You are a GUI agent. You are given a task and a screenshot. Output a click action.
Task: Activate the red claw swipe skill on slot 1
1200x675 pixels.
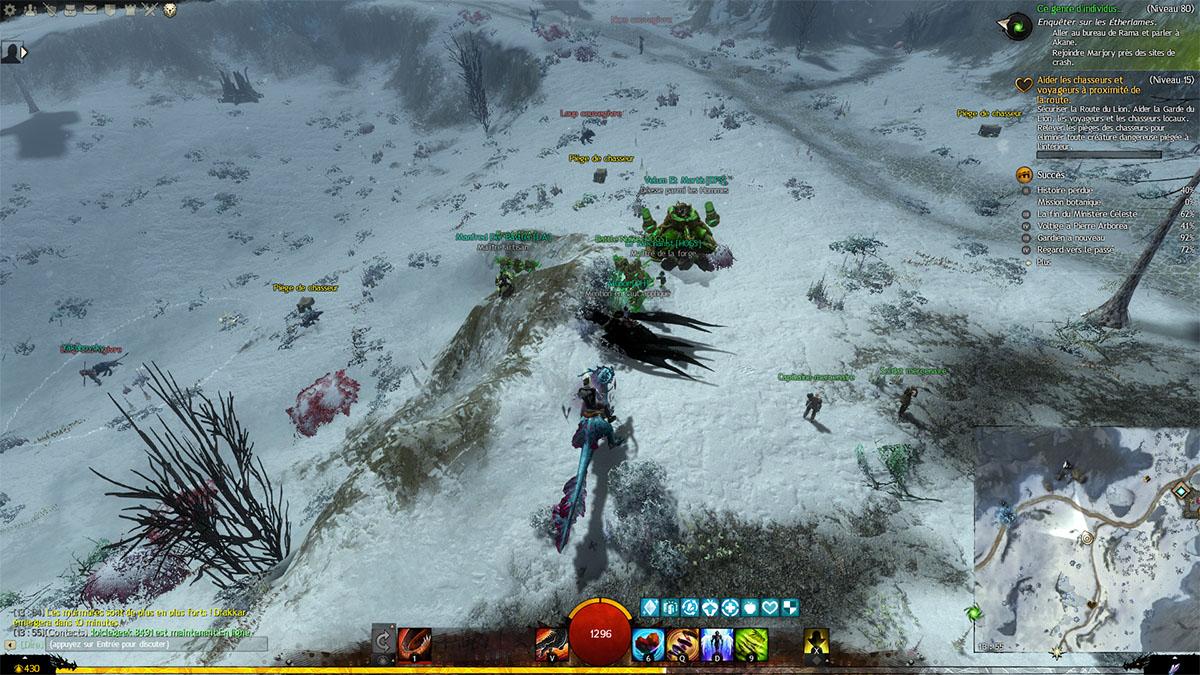click(x=414, y=643)
